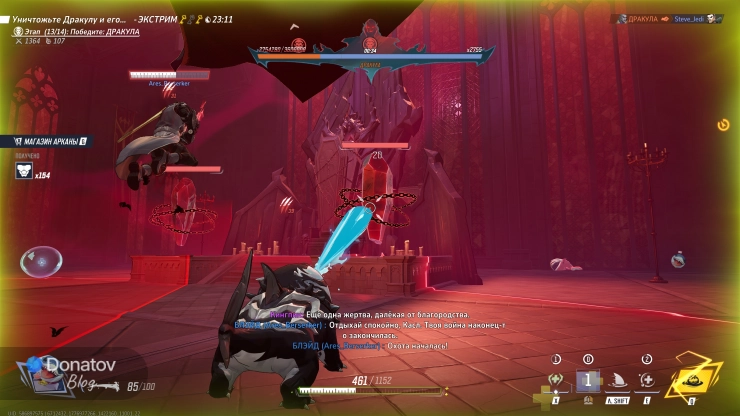Image resolution: width=740 pixels, height=416 pixels.
Task: Click the Dracula–Steve_Jedi kill feed entry
Action: tap(668, 18)
